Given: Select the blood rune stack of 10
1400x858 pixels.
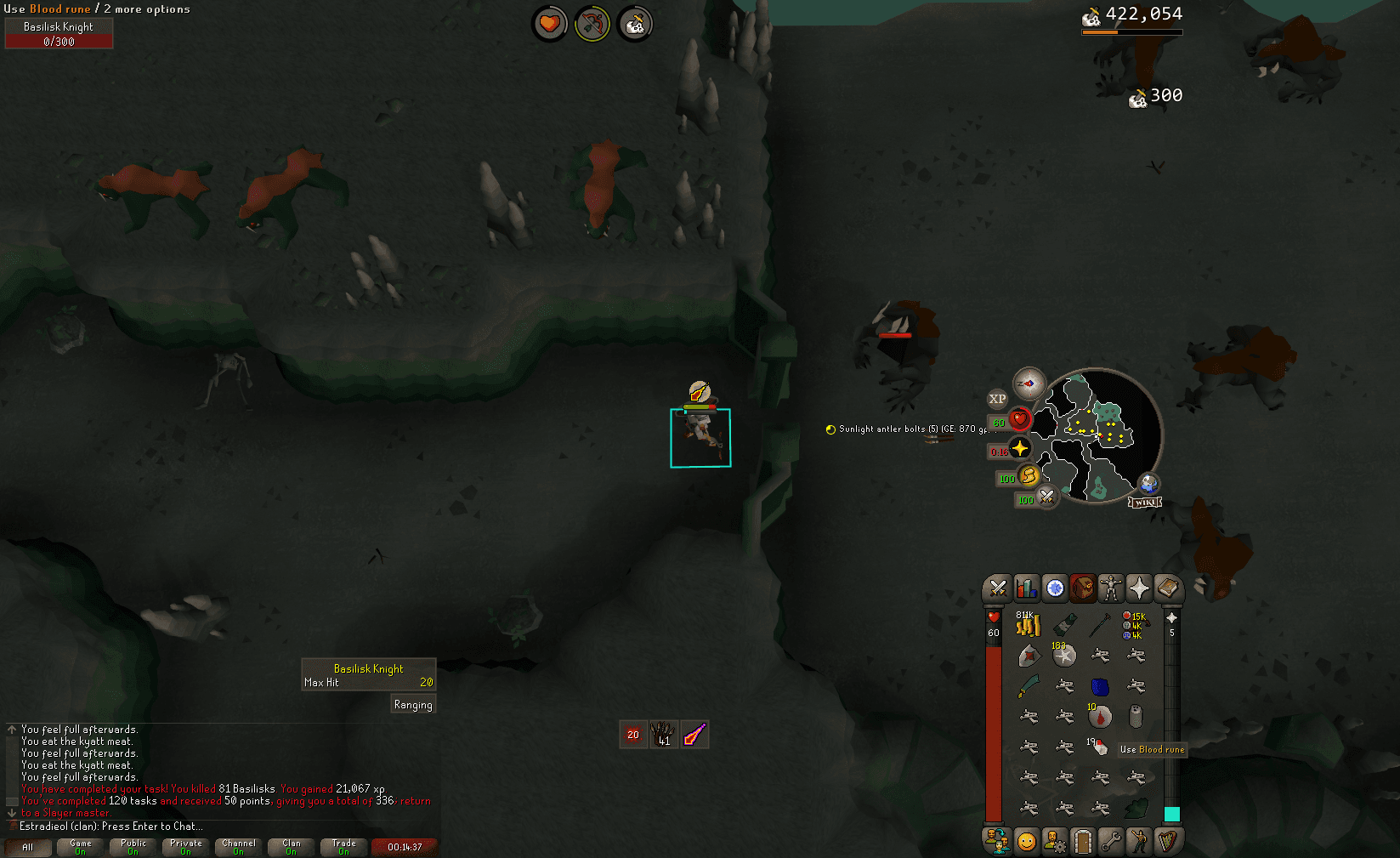Looking at the screenshot, I should (x=1099, y=717).
